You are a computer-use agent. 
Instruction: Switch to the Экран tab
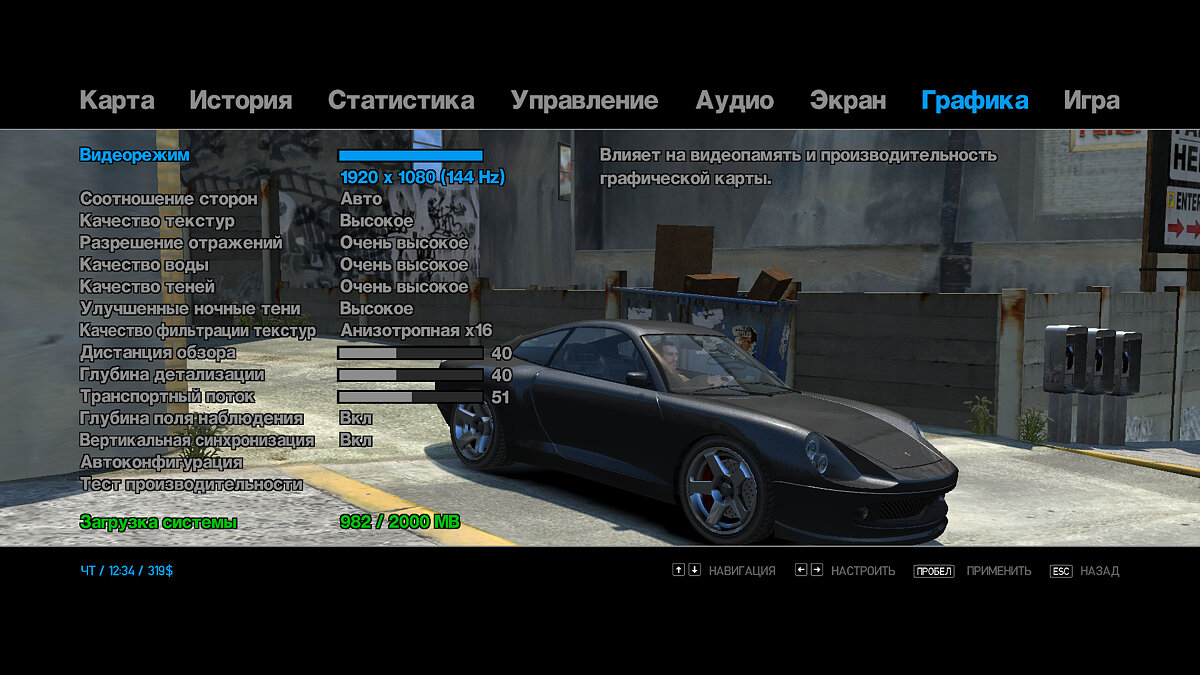847,100
